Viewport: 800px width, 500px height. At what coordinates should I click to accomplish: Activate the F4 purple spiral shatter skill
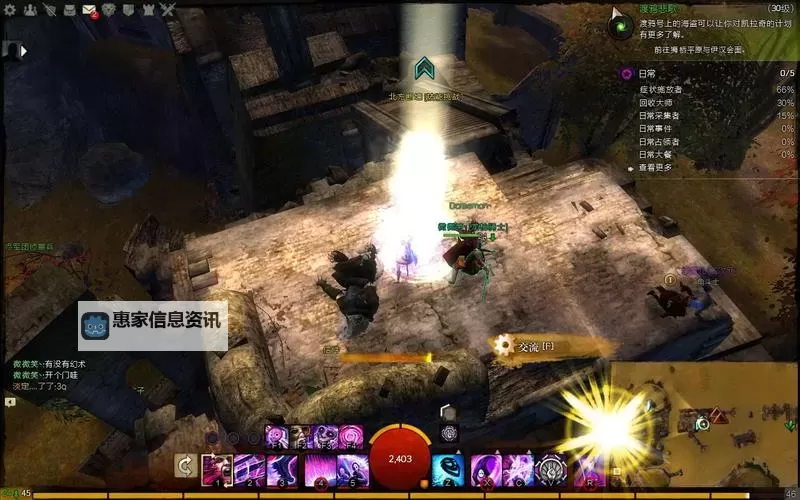click(x=351, y=435)
